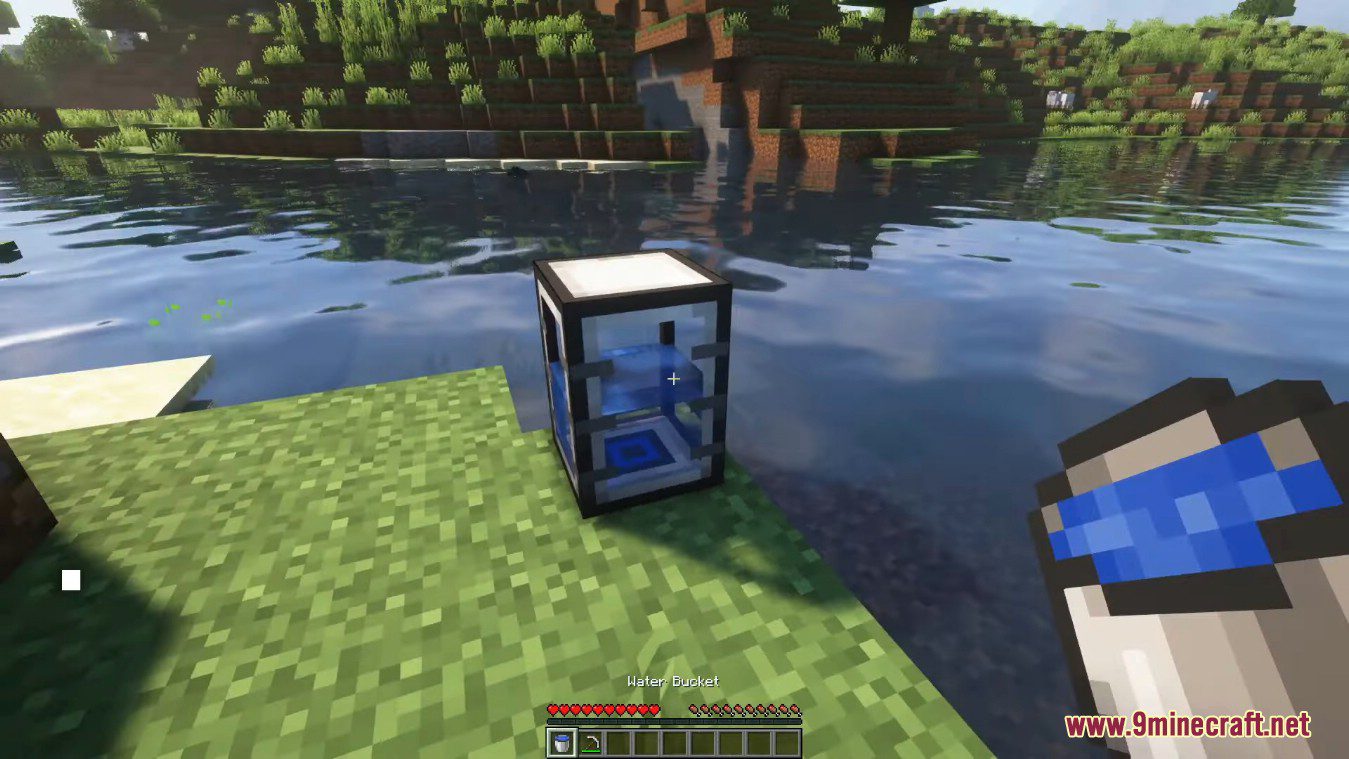Click the last empty hotbar slot
Viewport: 1349px width, 759px height.
(x=786, y=742)
